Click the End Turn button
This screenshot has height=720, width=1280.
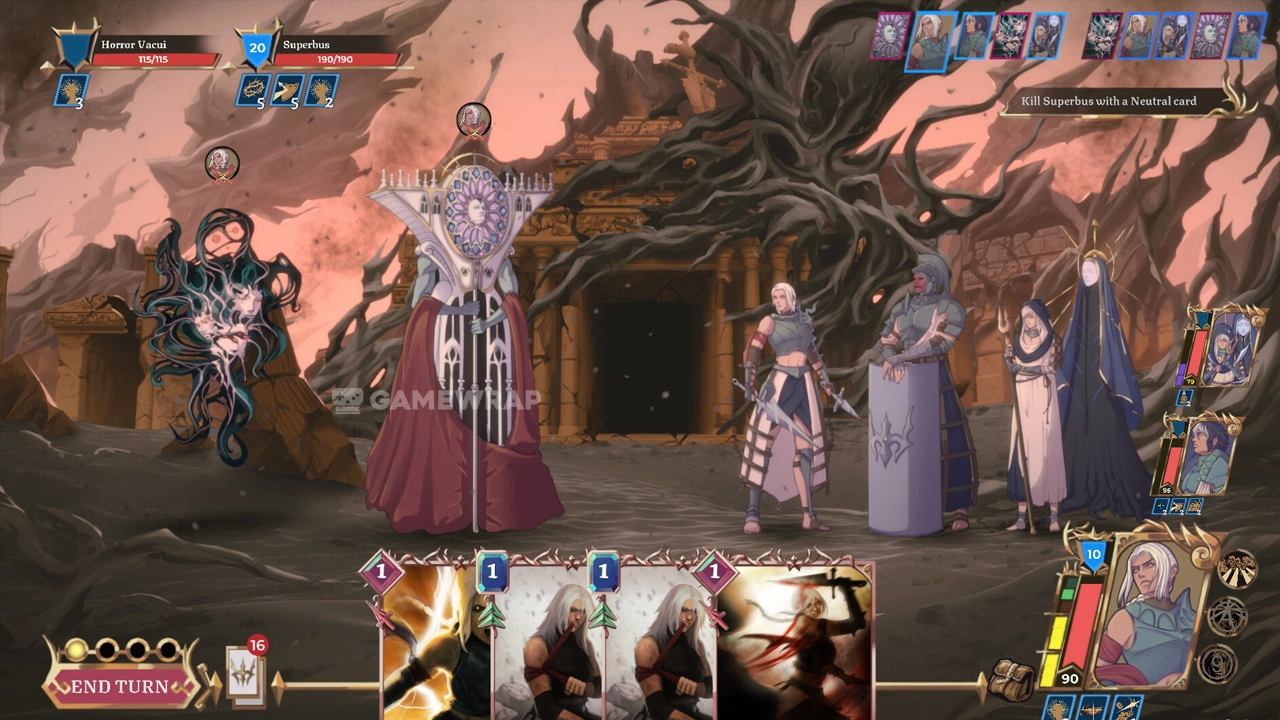[x=120, y=686]
